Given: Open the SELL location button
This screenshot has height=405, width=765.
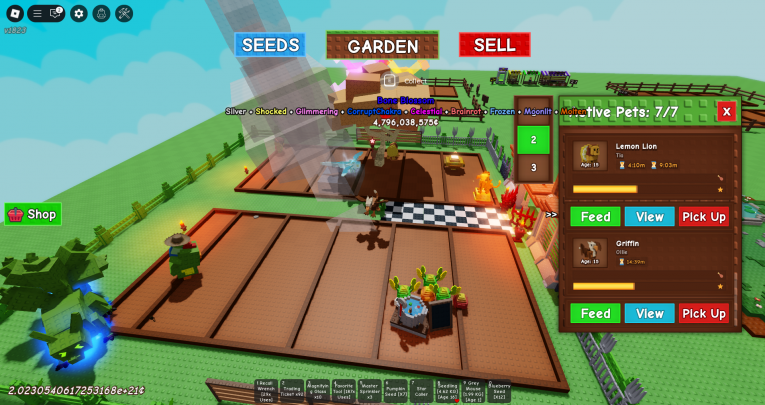Looking at the screenshot, I should (x=494, y=45).
